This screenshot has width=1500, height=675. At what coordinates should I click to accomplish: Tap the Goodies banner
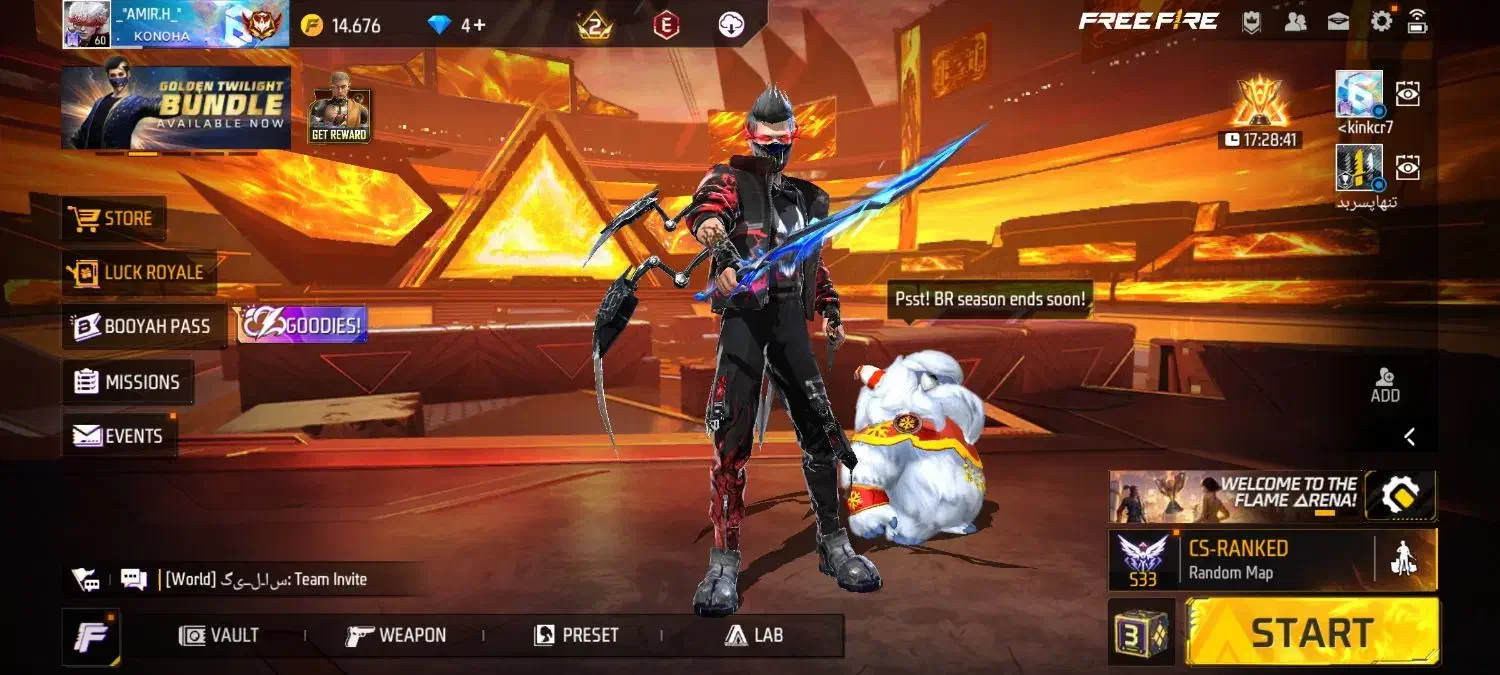[302, 326]
